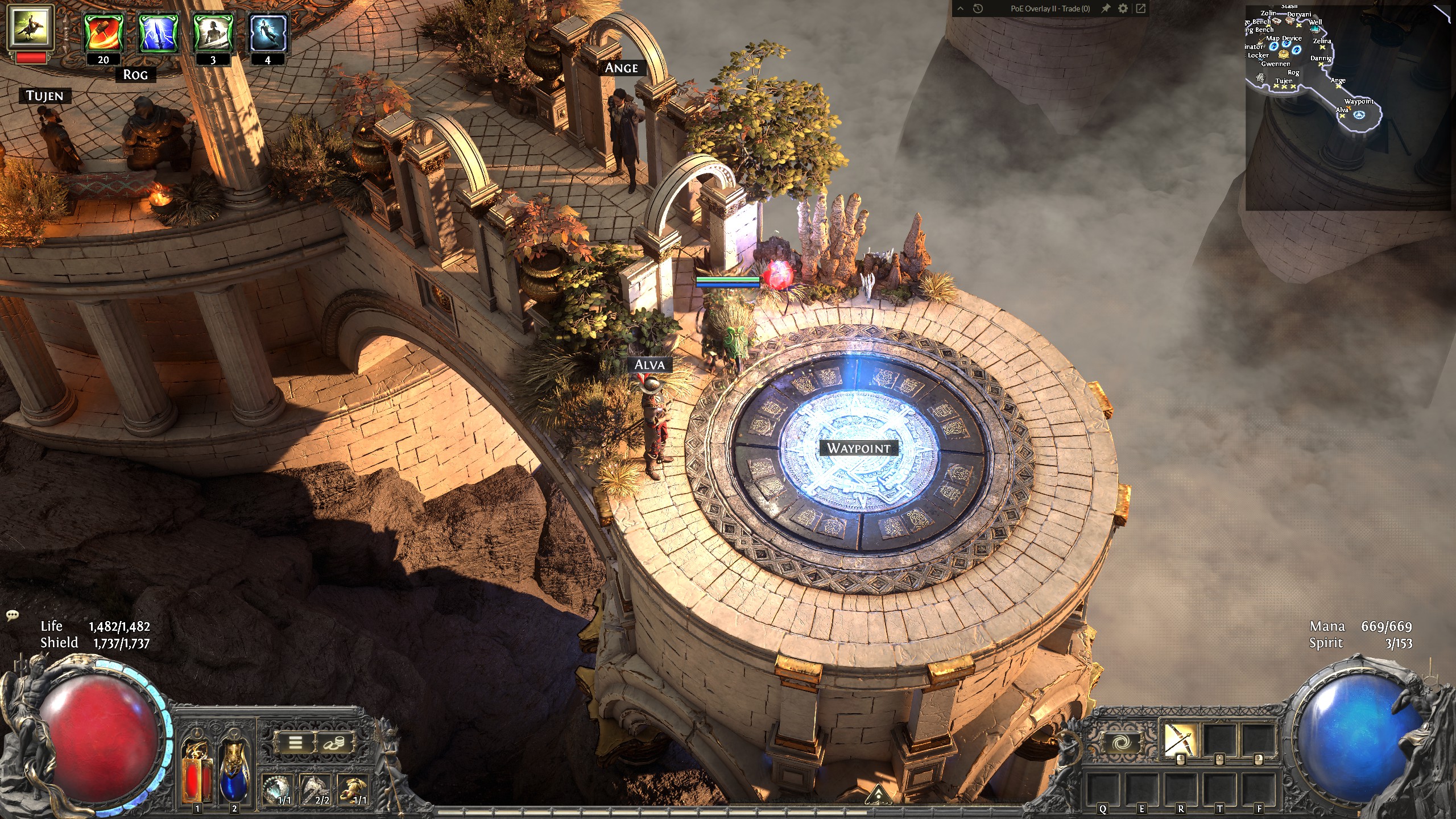
Task: Select the golden dragon charm slot
Action: (353, 789)
